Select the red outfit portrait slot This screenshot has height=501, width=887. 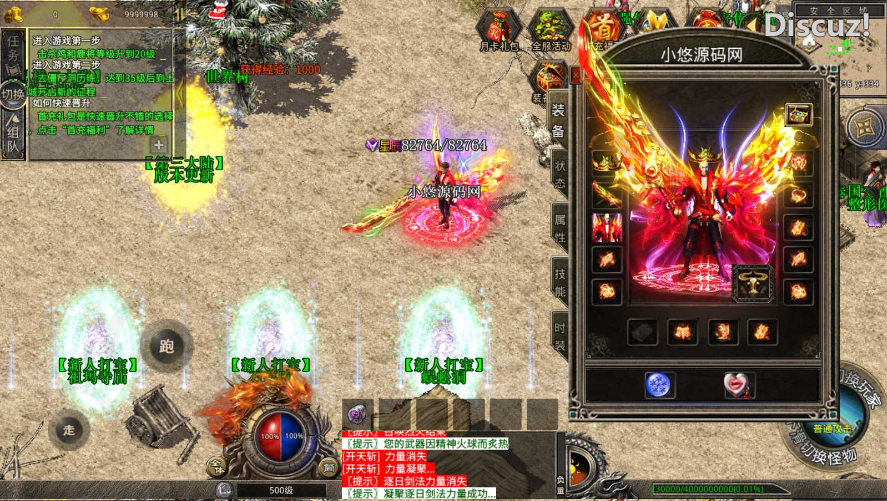607,227
